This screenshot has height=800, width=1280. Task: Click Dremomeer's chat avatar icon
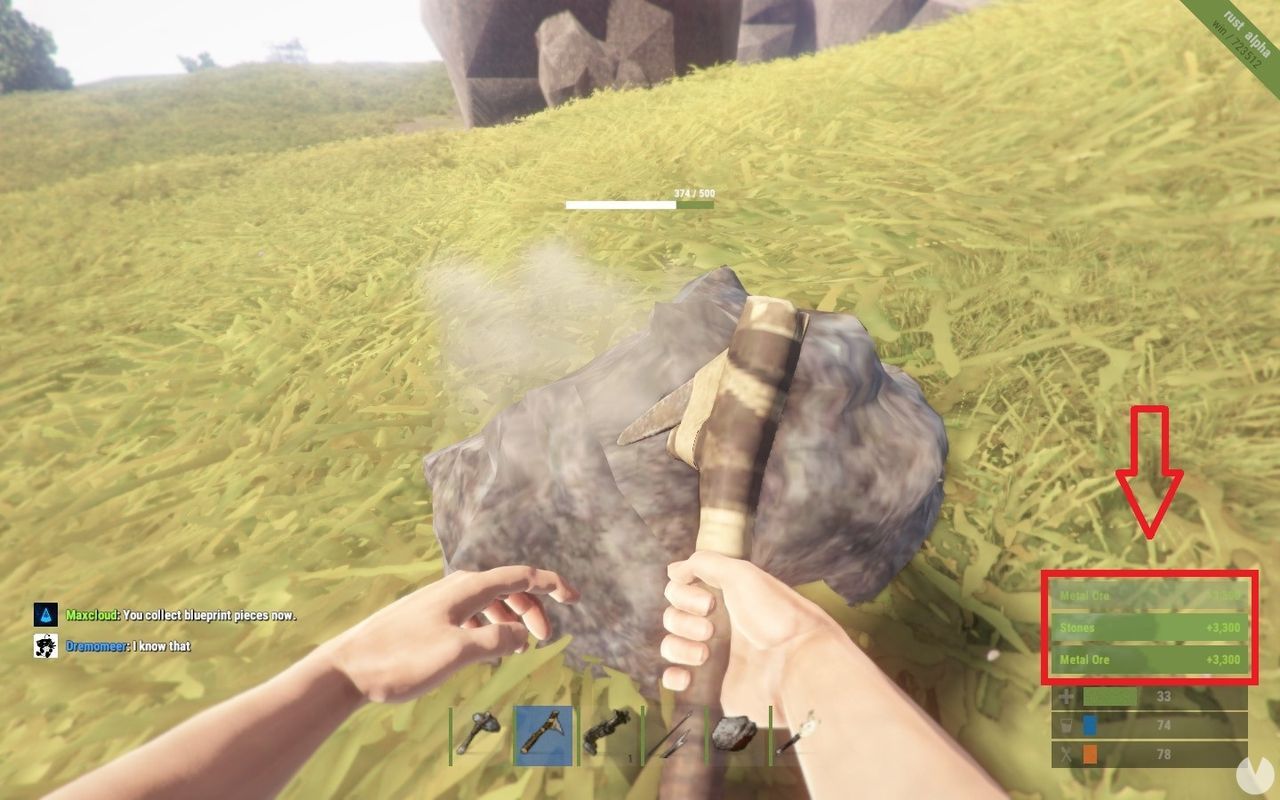(x=44, y=645)
